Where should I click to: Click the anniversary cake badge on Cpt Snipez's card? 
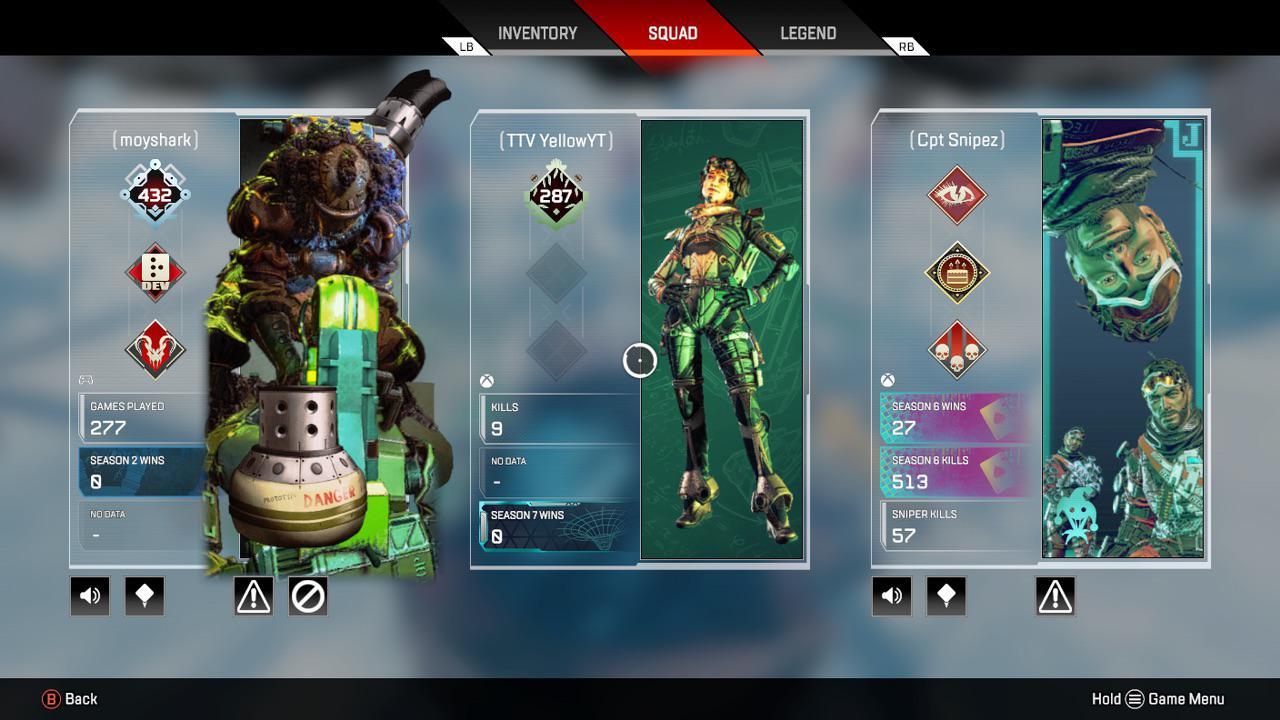point(957,270)
